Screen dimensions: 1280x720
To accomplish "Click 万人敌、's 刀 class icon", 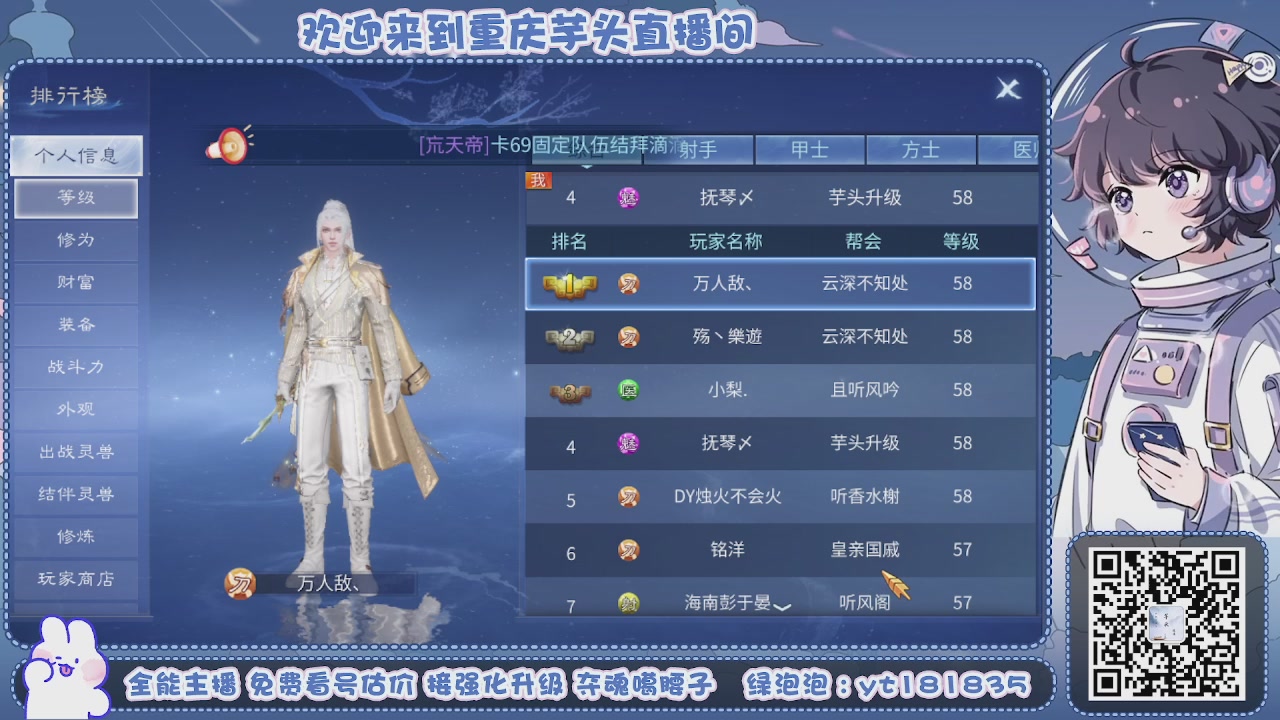I will [627, 283].
